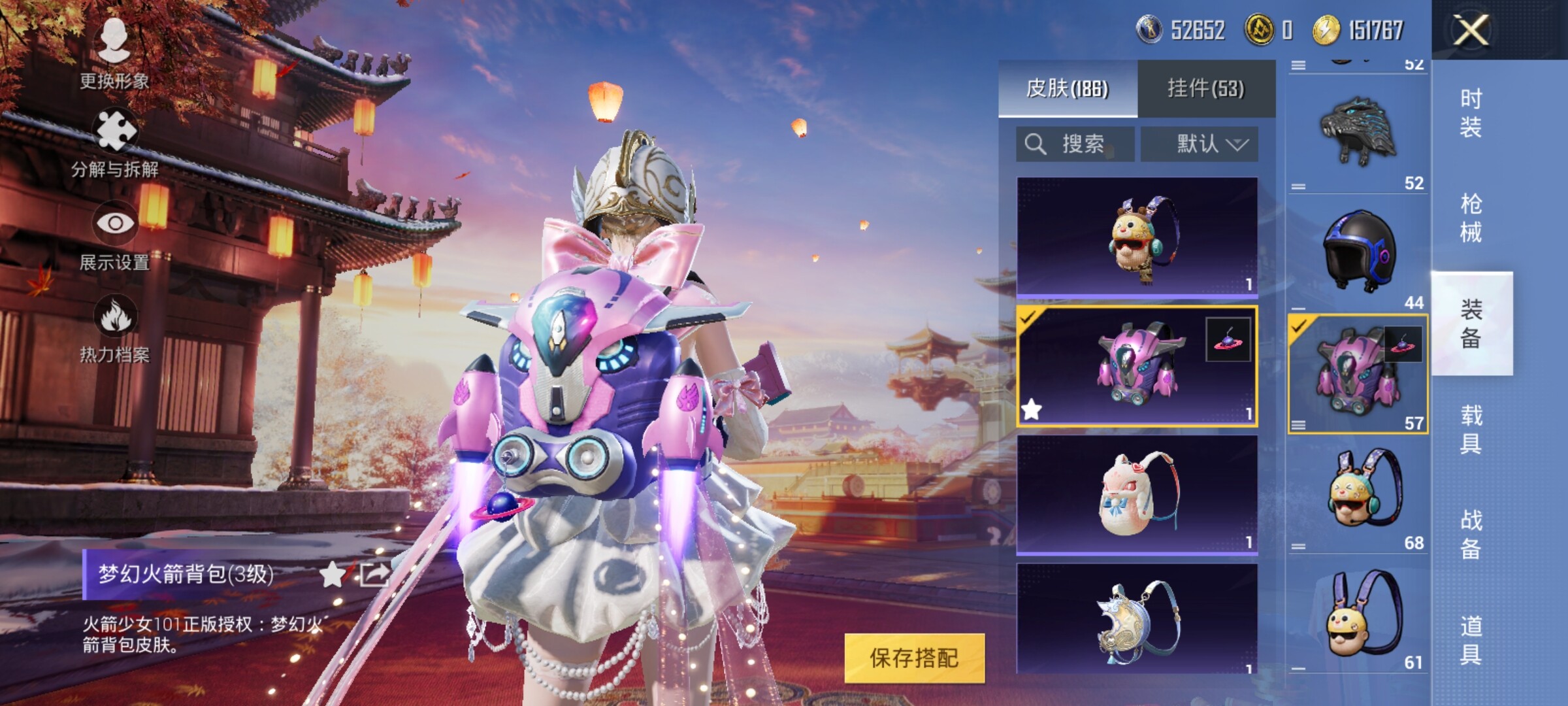Image resolution: width=1568 pixels, height=706 pixels.
Task: Open the 默认 sort dropdown
Action: (x=1199, y=144)
